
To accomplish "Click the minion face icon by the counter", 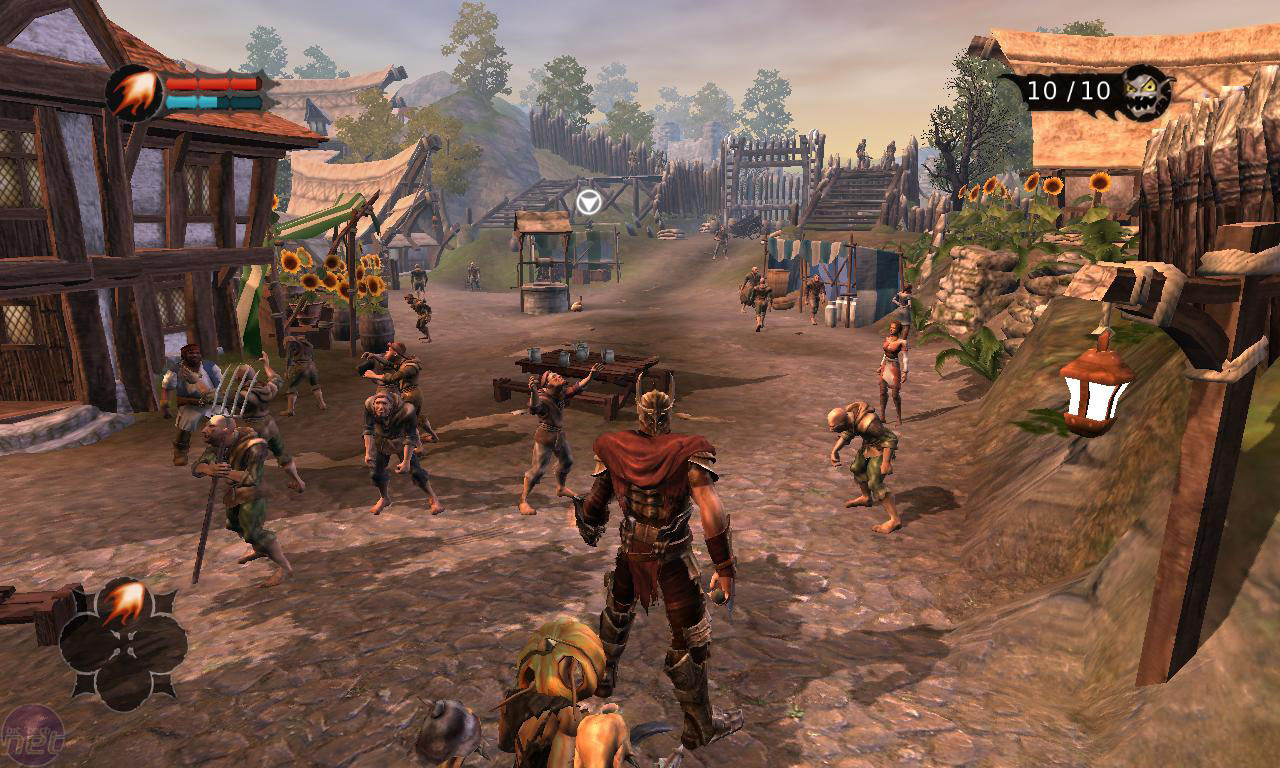I will [x=1146, y=91].
